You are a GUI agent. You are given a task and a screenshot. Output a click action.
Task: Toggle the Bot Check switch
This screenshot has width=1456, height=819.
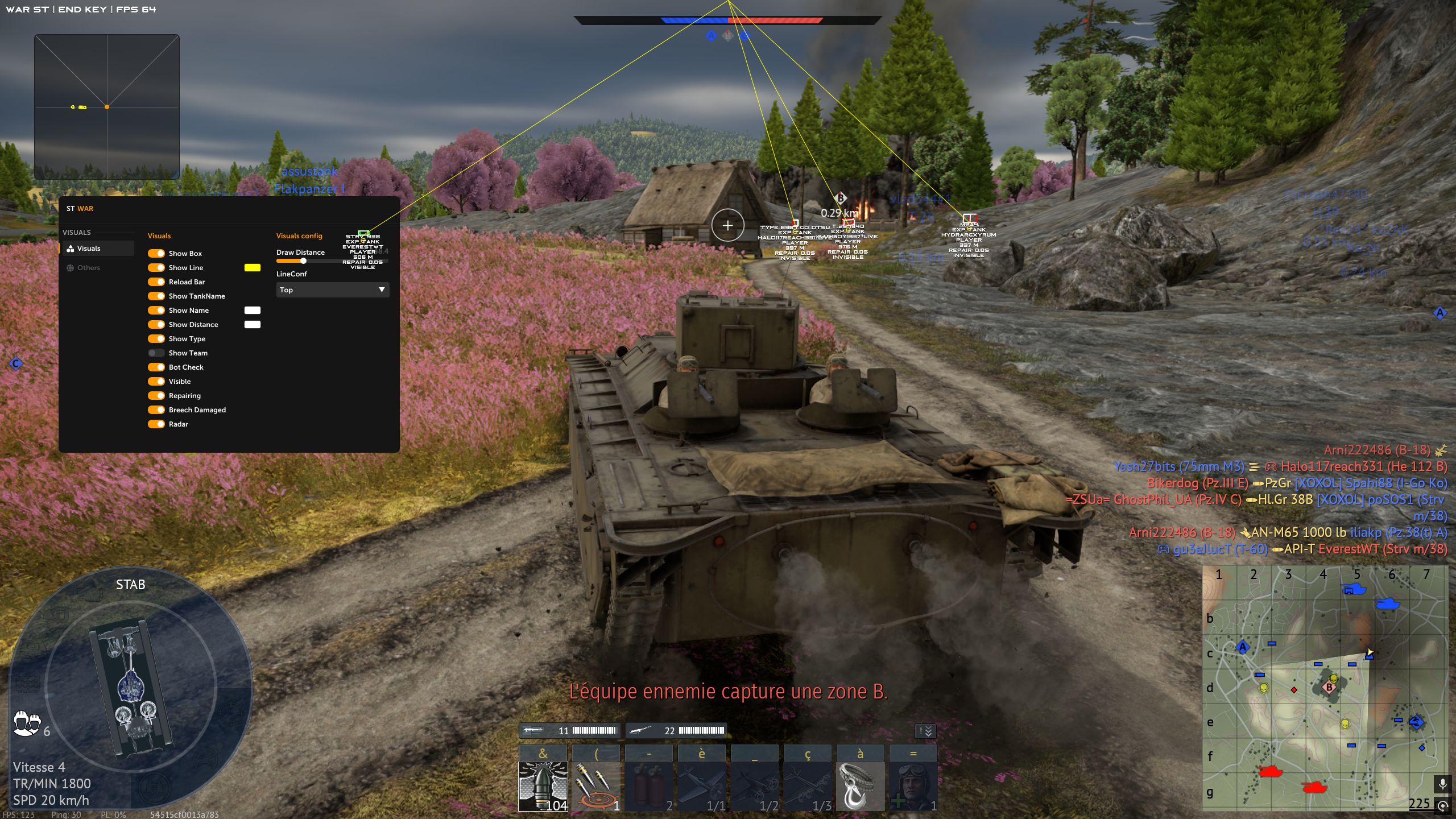(x=156, y=367)
